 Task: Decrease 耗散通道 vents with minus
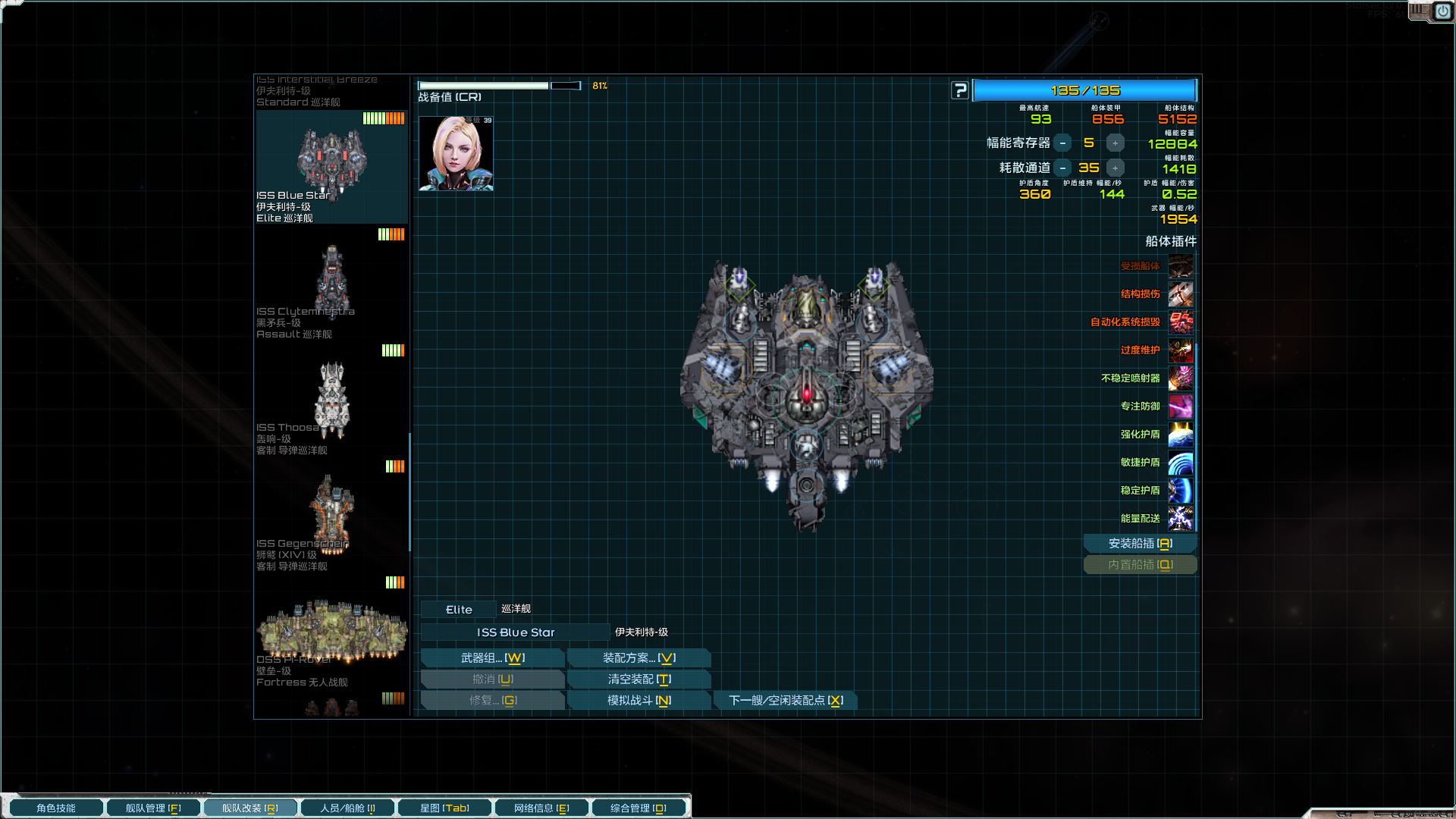tap(1063, 168)
